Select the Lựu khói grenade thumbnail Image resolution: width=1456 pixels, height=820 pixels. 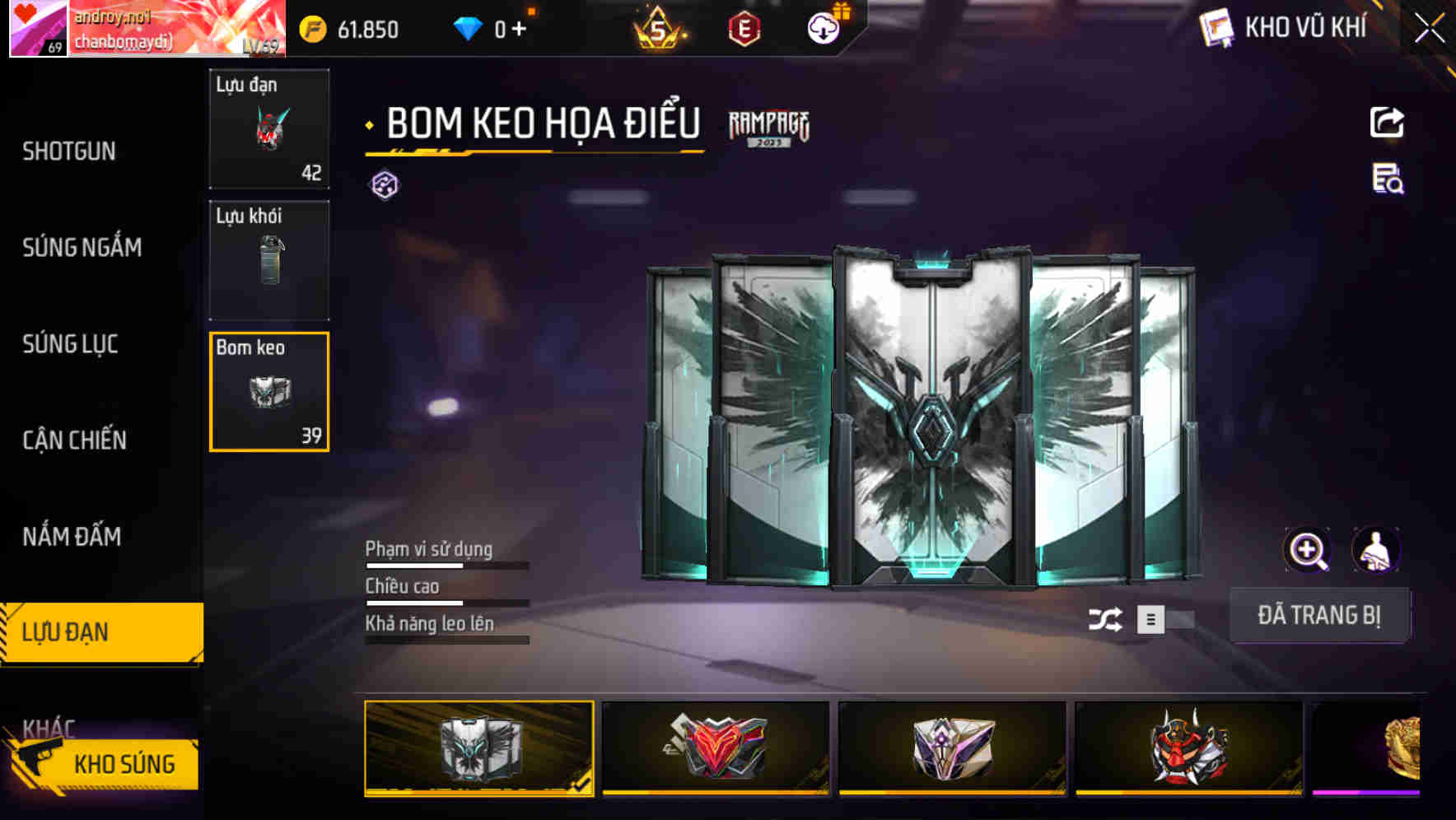pos(268,260)
